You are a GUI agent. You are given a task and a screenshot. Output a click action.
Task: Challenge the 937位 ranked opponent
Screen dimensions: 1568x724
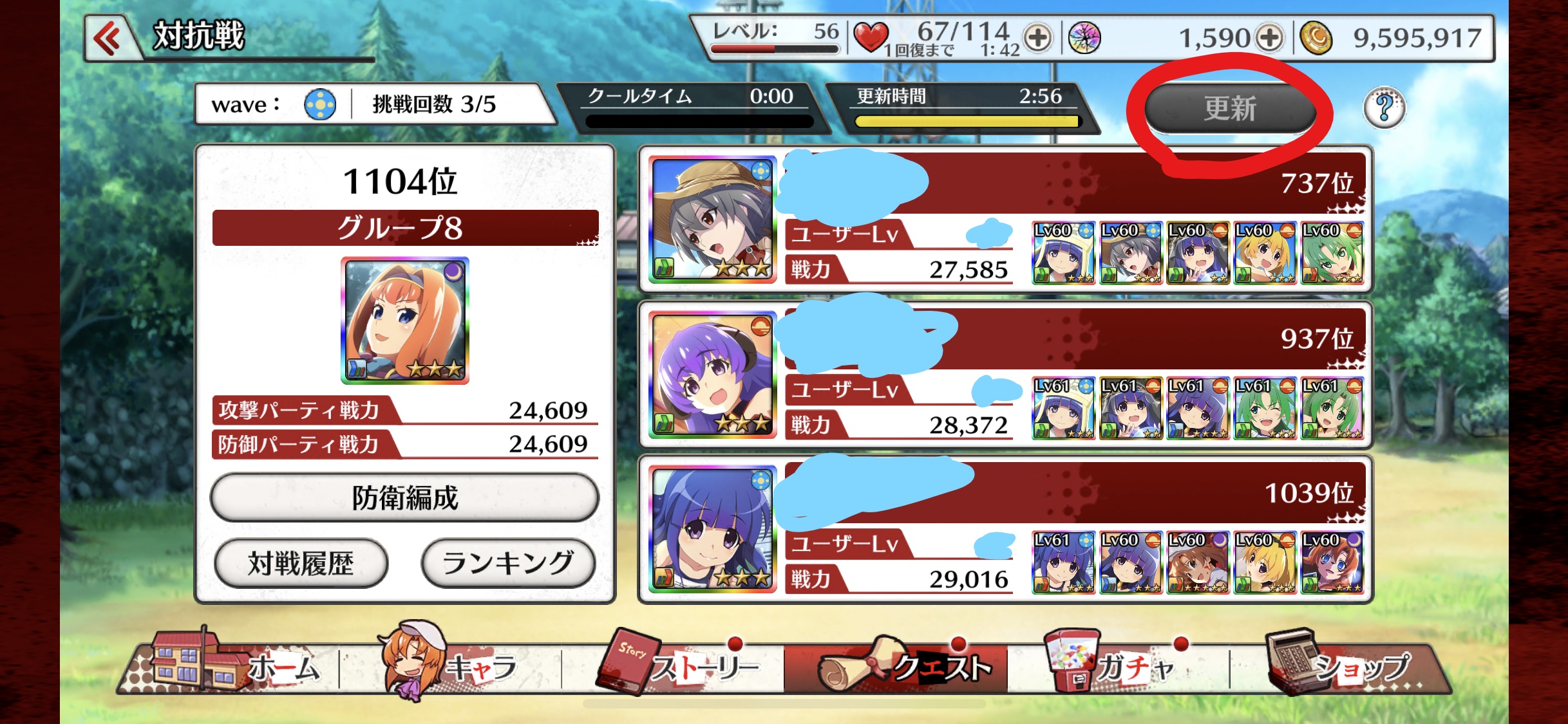click(1005, 375)
